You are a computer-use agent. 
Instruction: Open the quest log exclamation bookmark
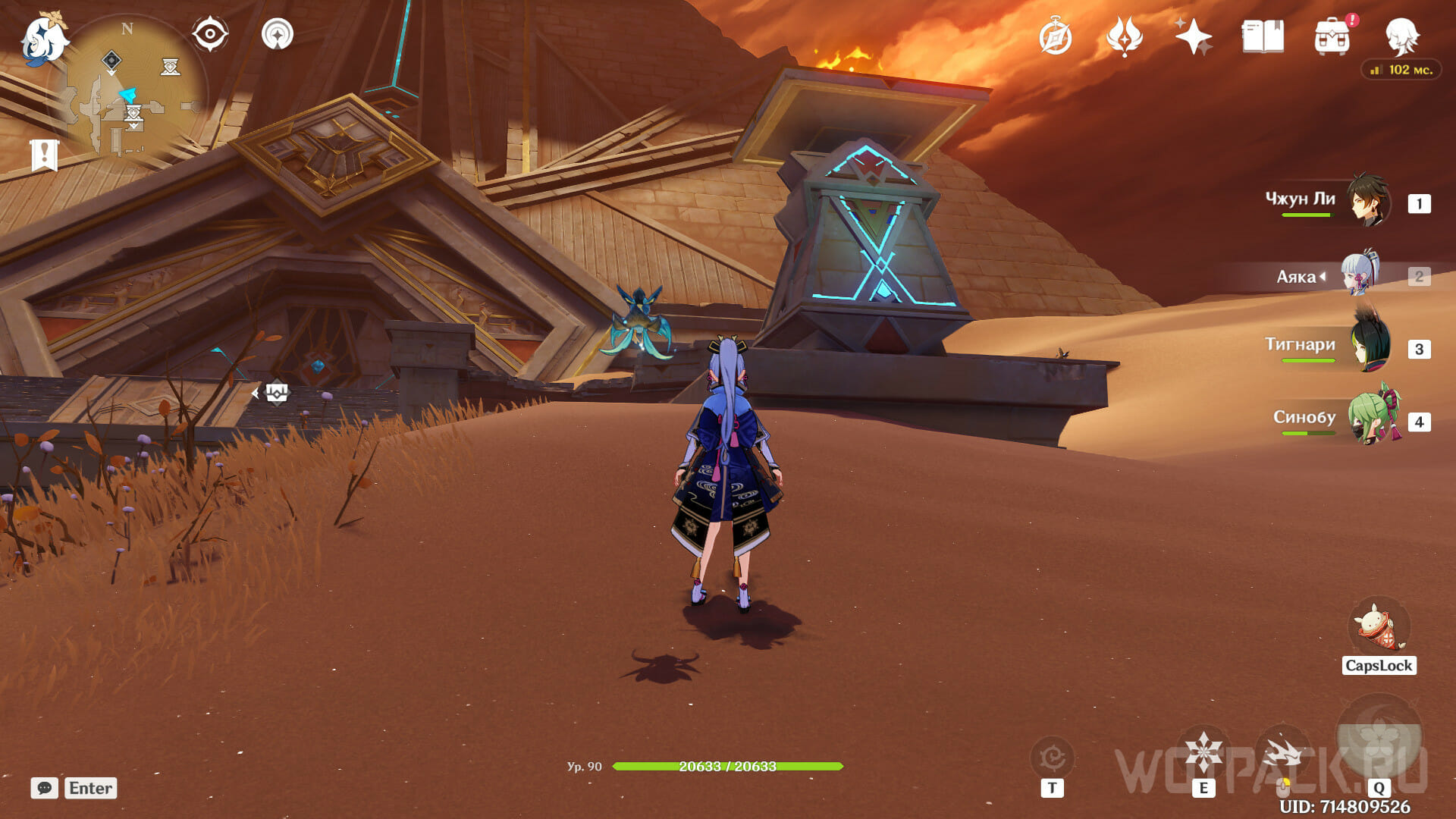(45, 155)
